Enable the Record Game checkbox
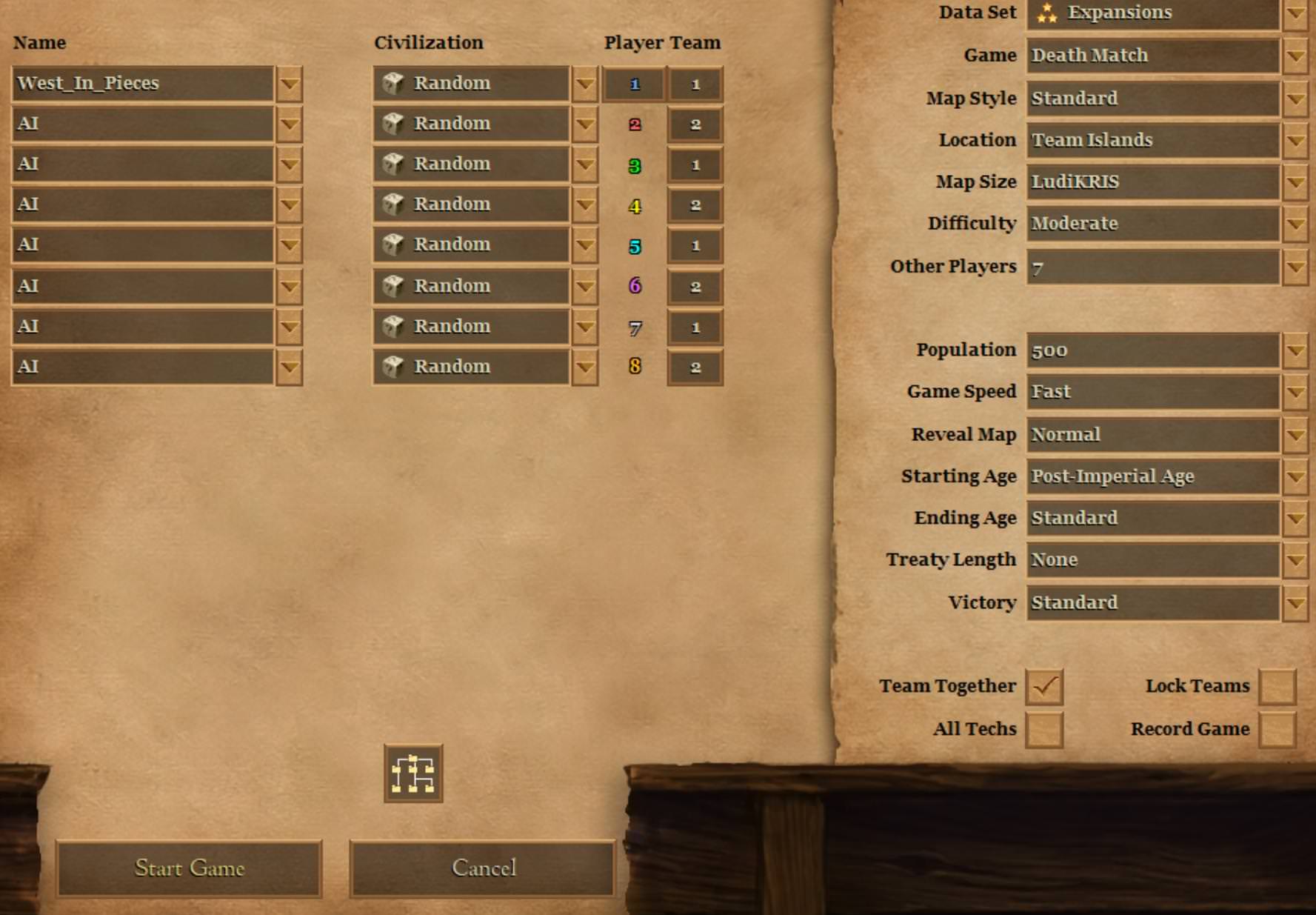Image resolution: width=1316 pixels, height=915 pixels. [1277, 730]
